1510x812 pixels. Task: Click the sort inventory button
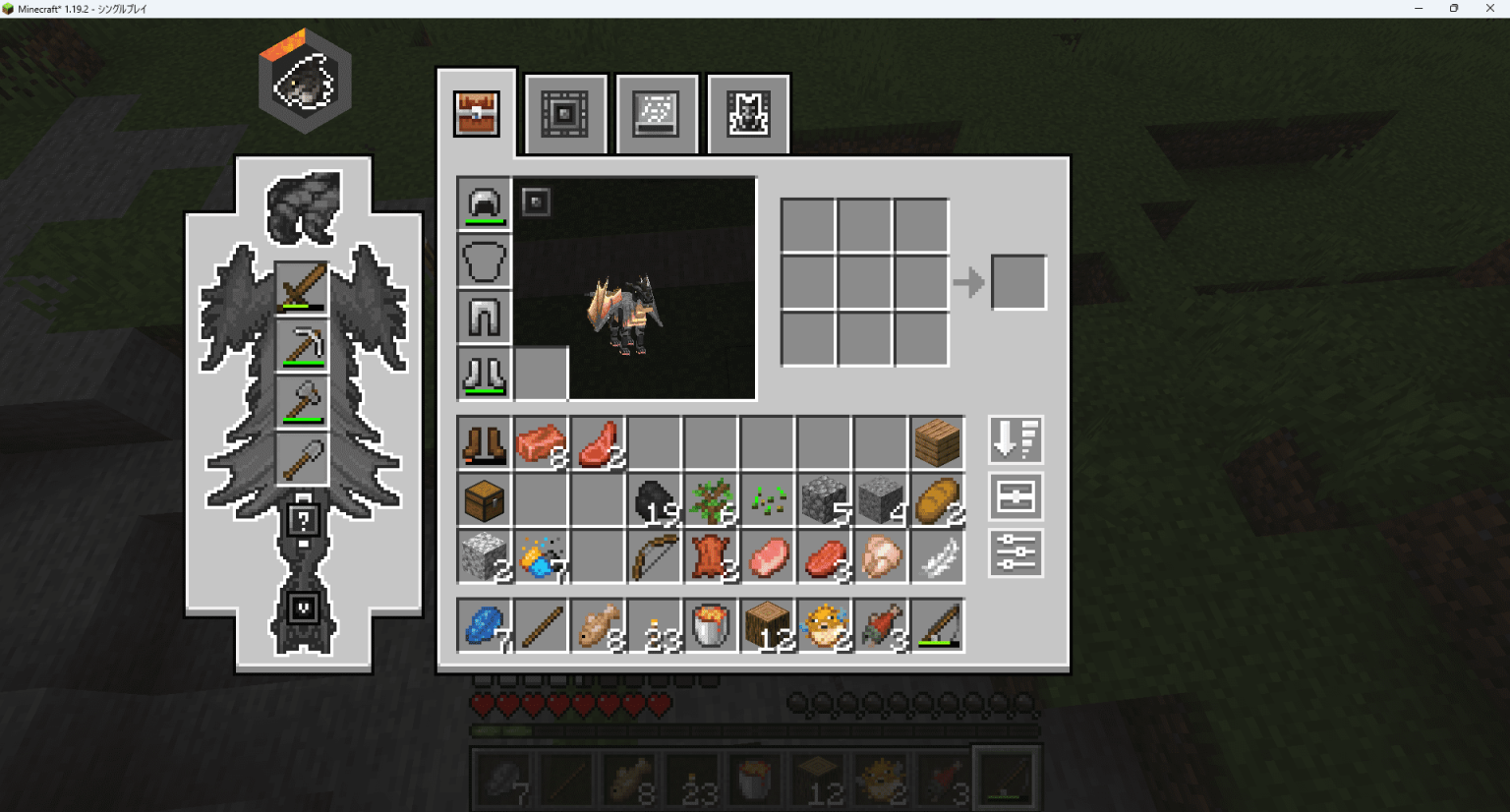click(x=1015, y=439)
